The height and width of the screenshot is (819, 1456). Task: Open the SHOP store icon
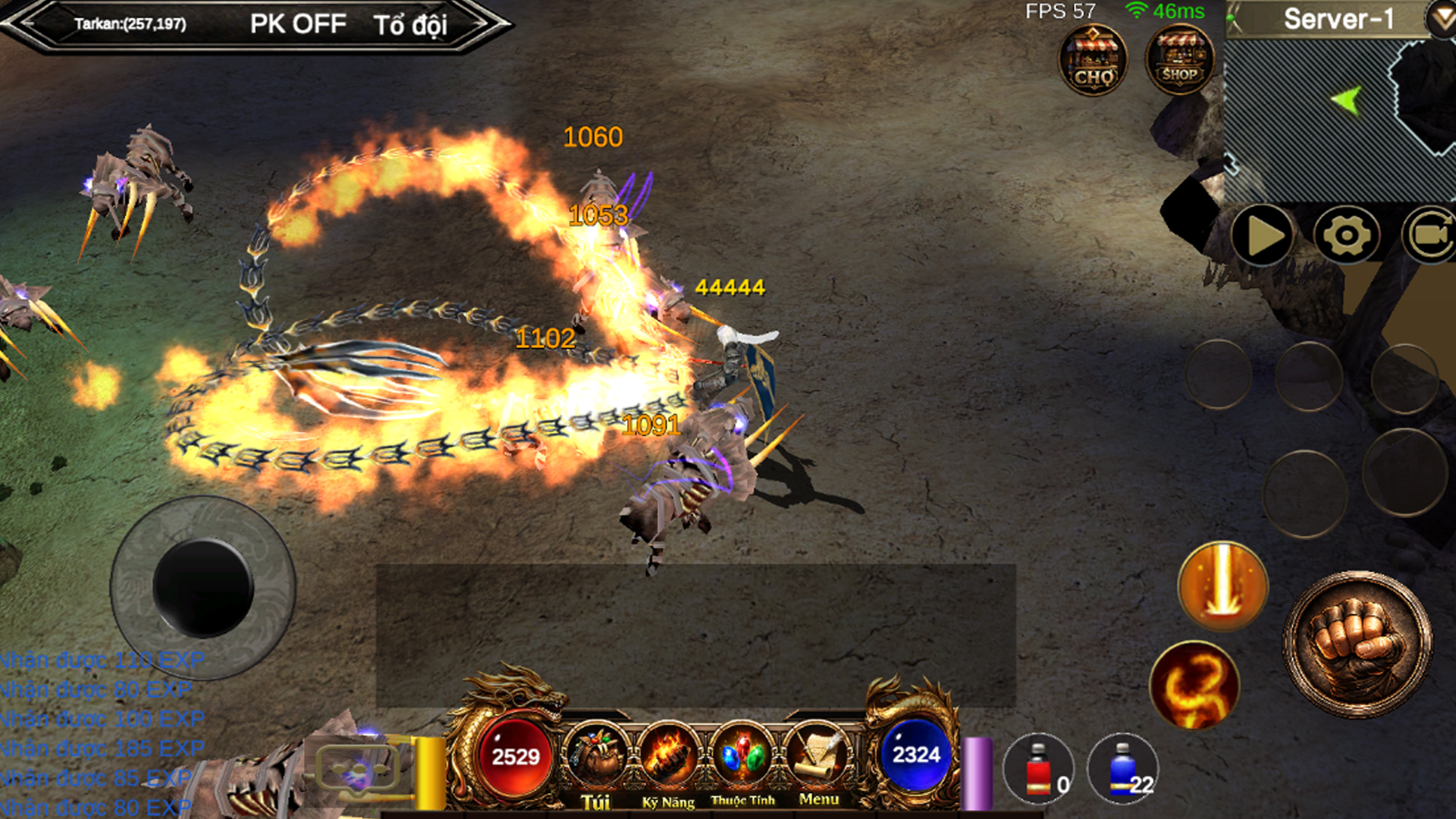[1179, 60]
